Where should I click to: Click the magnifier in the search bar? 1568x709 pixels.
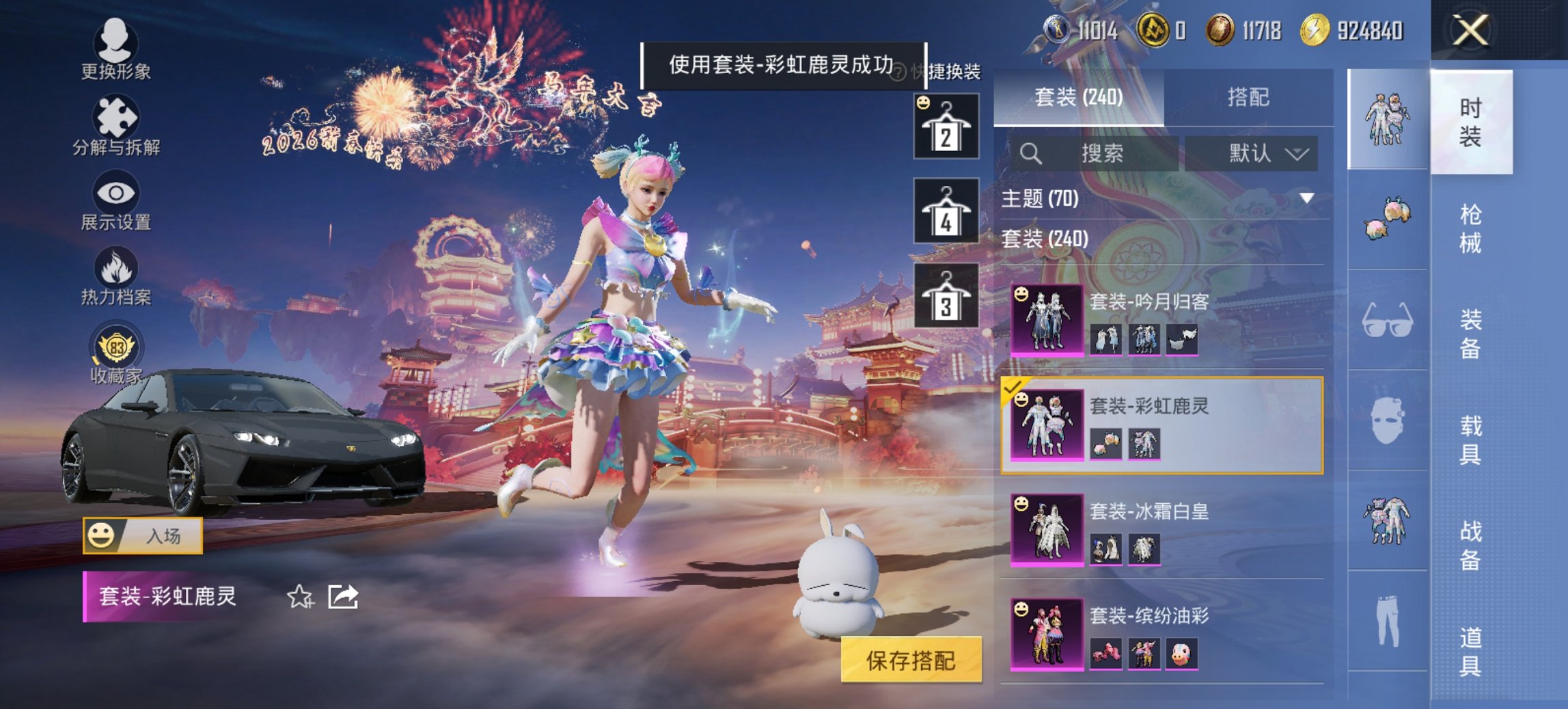[1030, 153]
